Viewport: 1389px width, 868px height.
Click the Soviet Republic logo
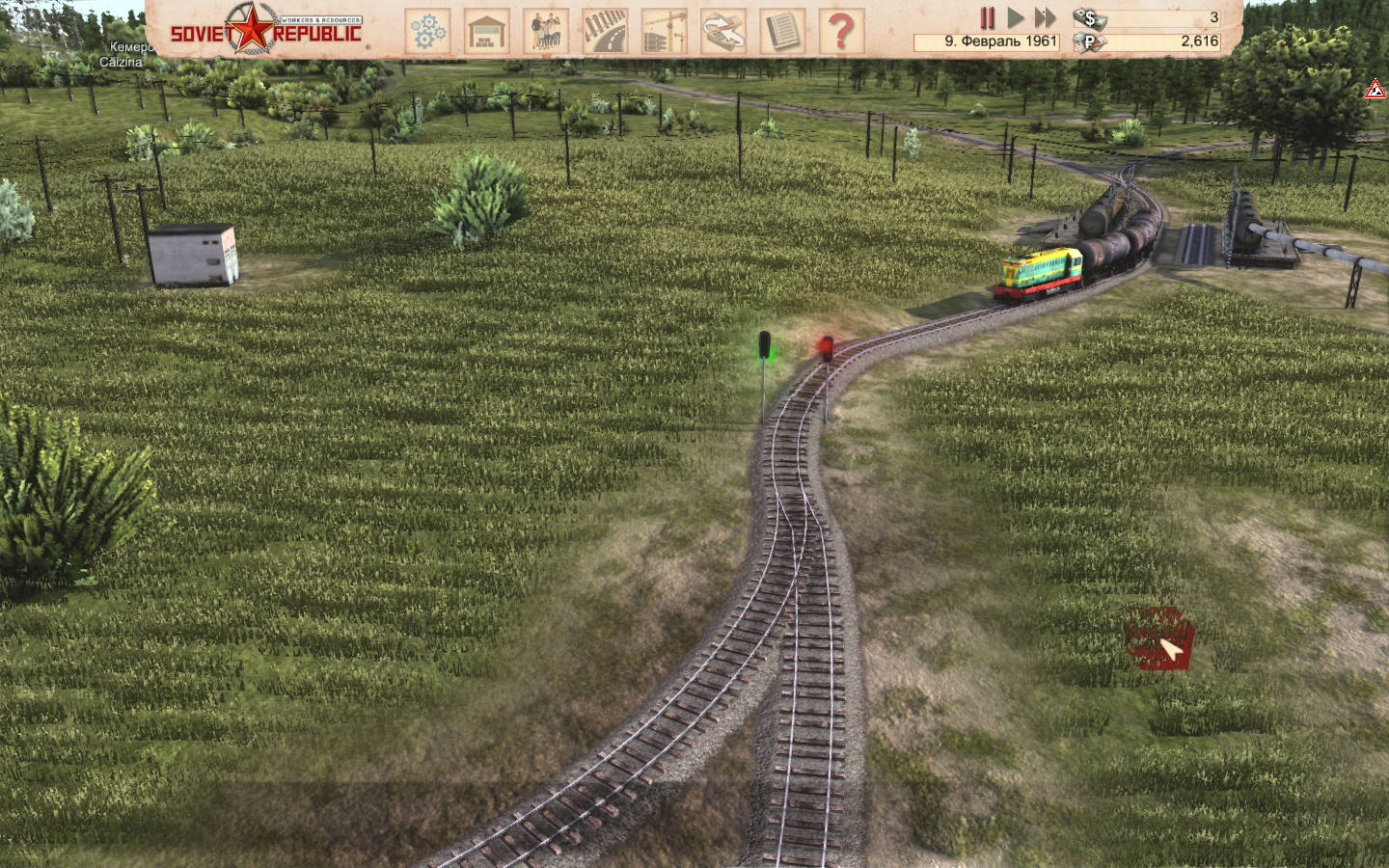(266, 30)
